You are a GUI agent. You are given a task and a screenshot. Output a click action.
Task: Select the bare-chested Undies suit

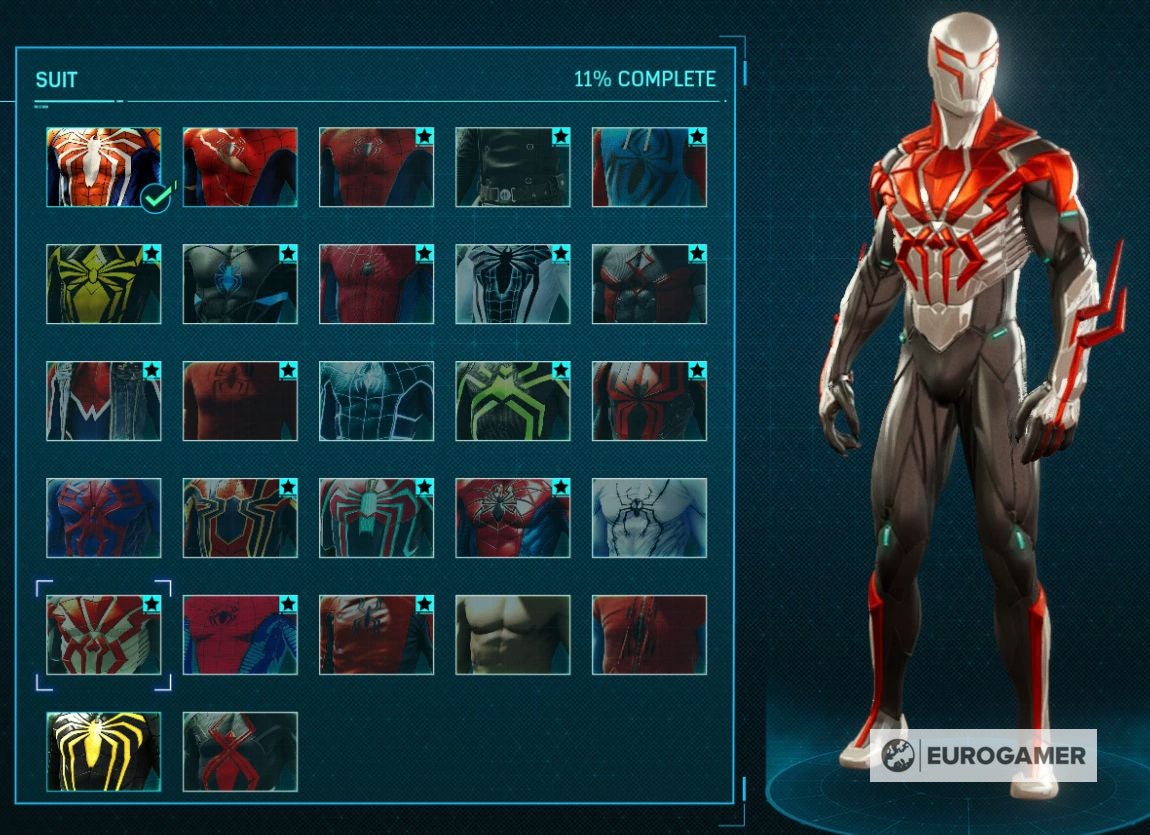513,635
